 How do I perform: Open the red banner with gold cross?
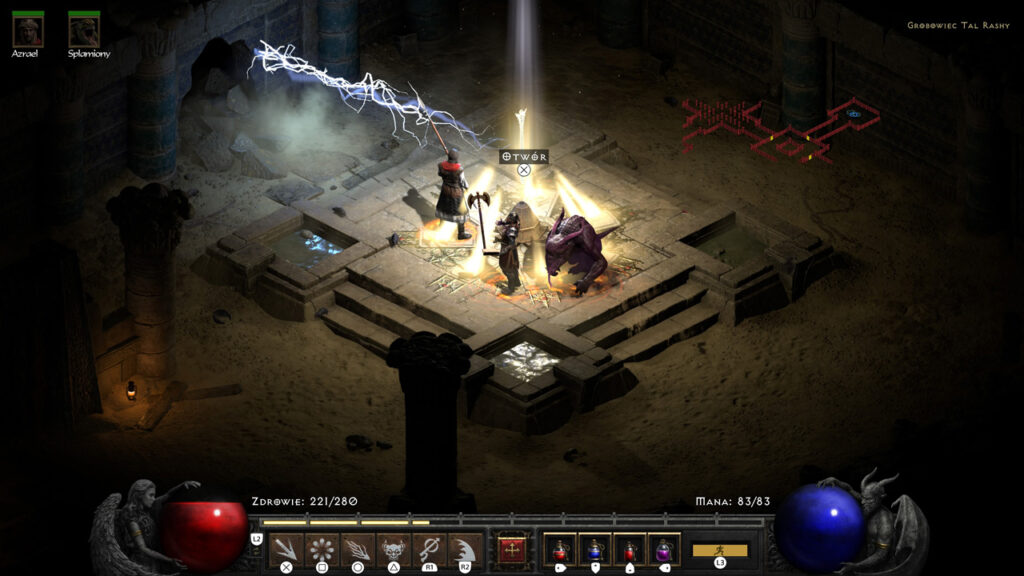pos(512,550)
